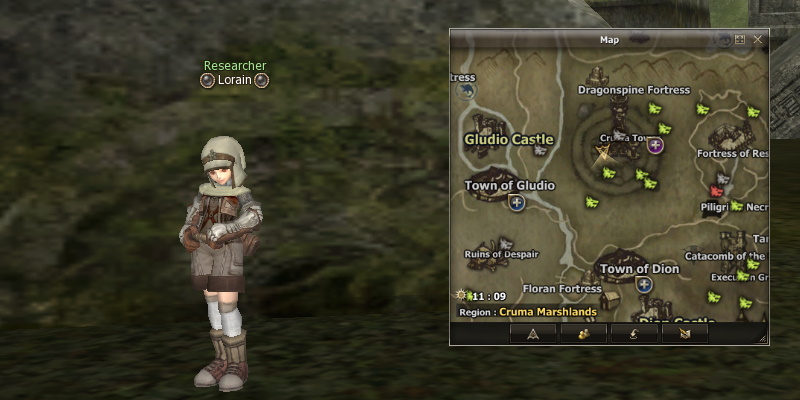The image size is (800, 400).
Task: Click the blue shield marker under Town of Gludio
Action: pyautogui.click(x=517, y=203)
